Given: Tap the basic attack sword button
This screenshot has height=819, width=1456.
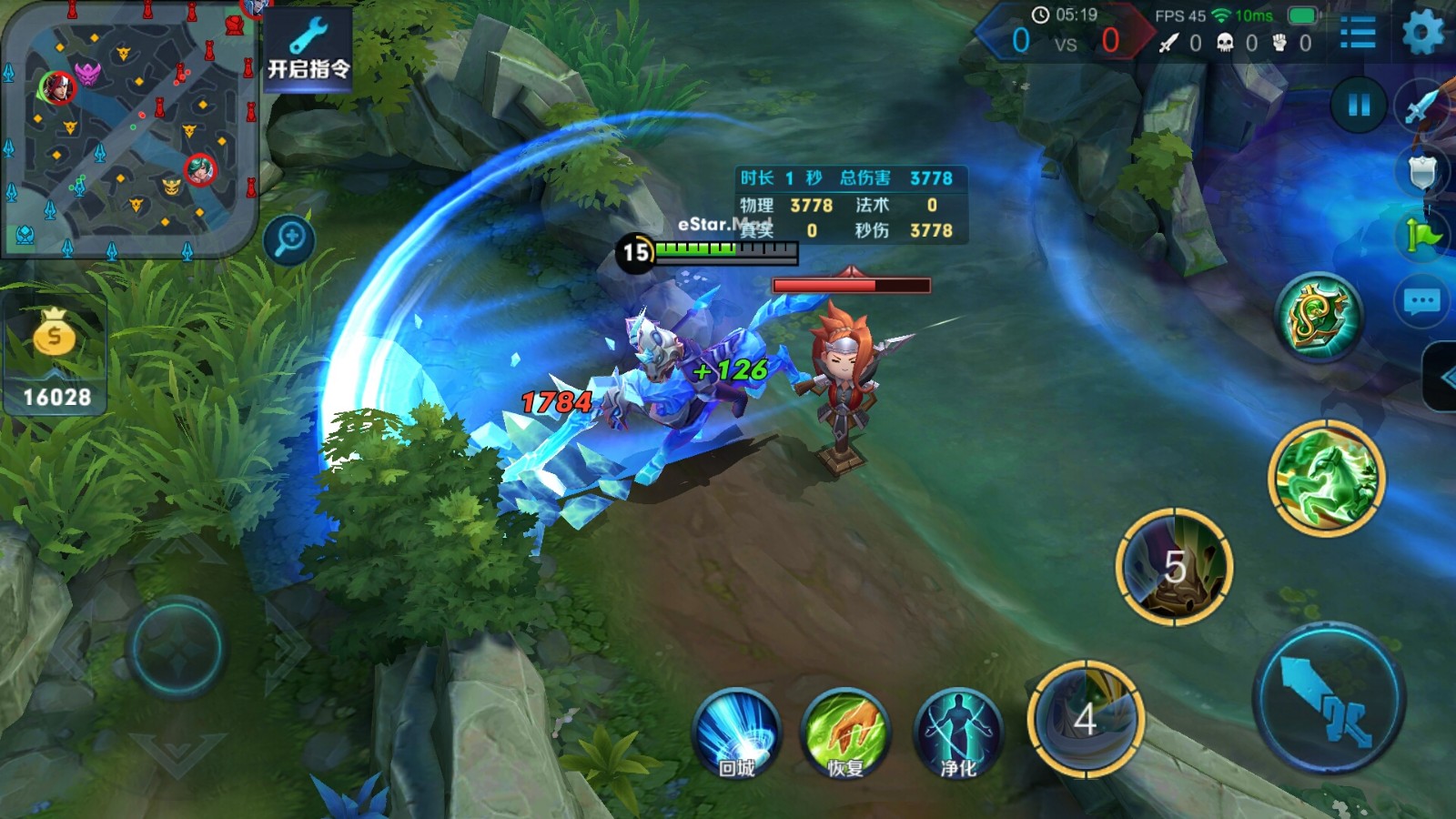Looking at the screenshot, I should tap(1328, 698).
